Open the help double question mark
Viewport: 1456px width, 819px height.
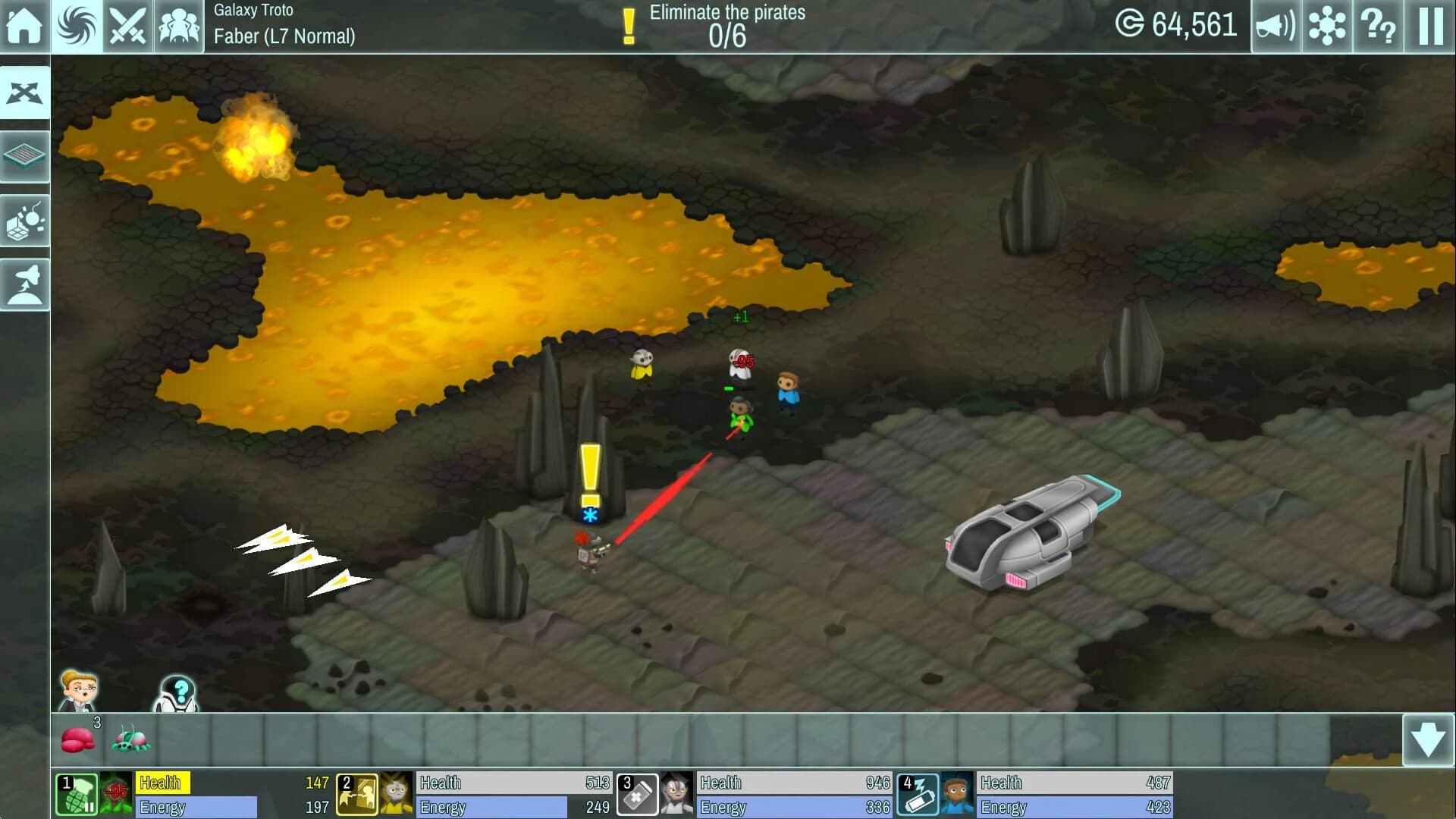click(1378, 25)
